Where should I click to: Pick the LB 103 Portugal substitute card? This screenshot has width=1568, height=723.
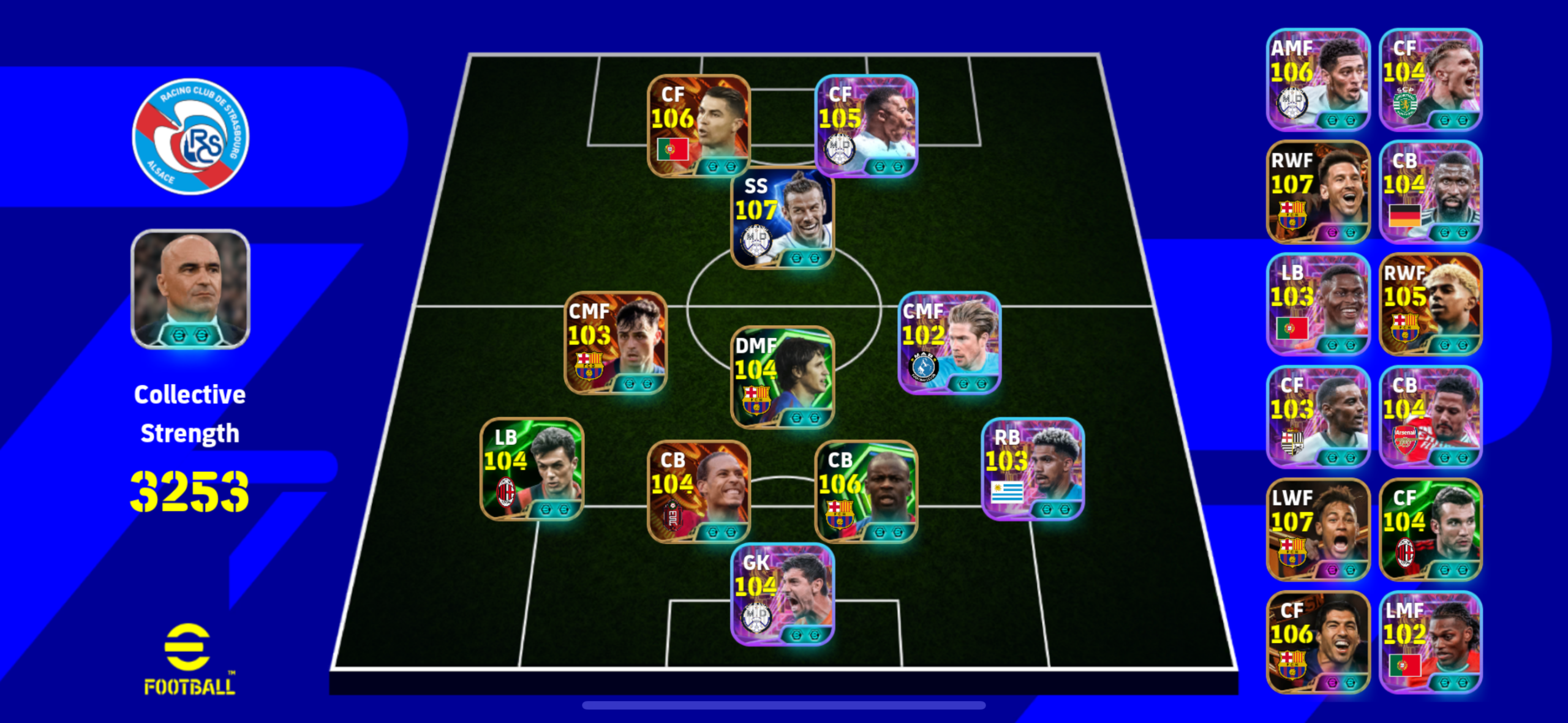pos(1317,304)
